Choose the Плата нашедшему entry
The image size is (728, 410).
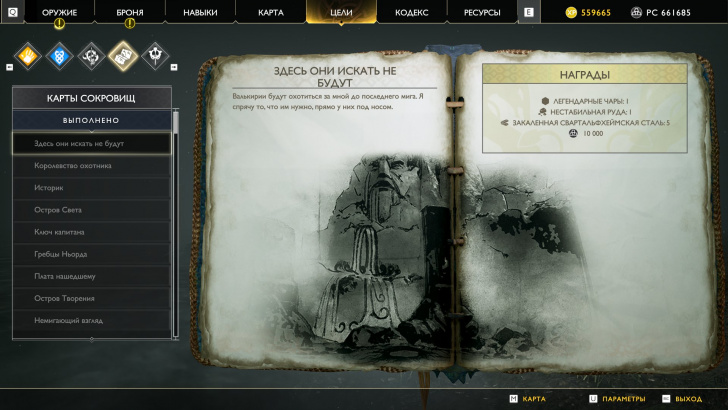click(91, 276)
